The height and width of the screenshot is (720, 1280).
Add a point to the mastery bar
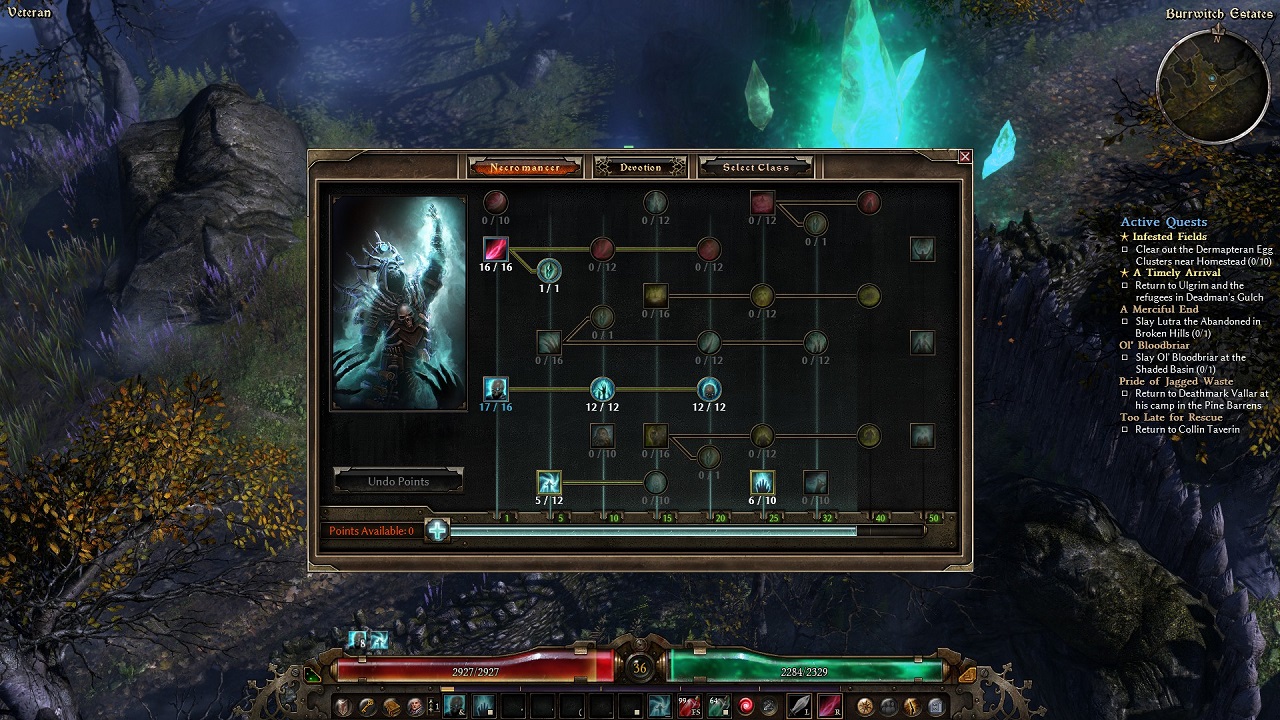point(437,530)
